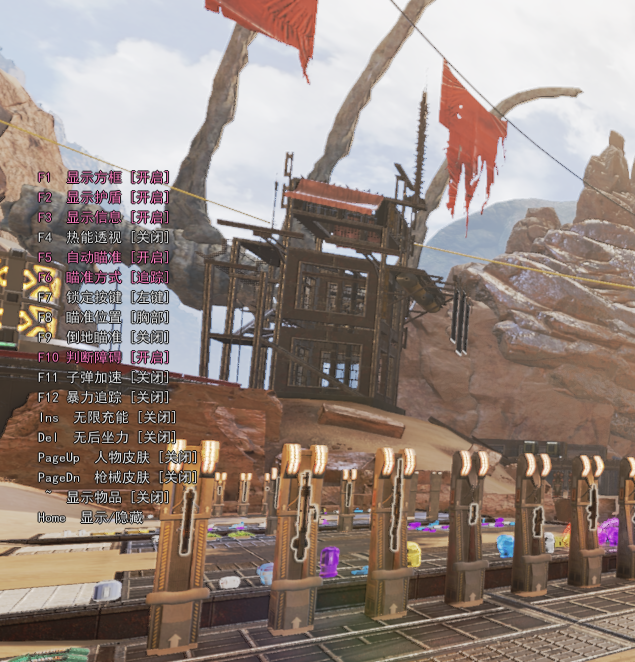Click the 显示信息 menu row
The width and height of the screenshot is (635, 662).
click(105, 217)
